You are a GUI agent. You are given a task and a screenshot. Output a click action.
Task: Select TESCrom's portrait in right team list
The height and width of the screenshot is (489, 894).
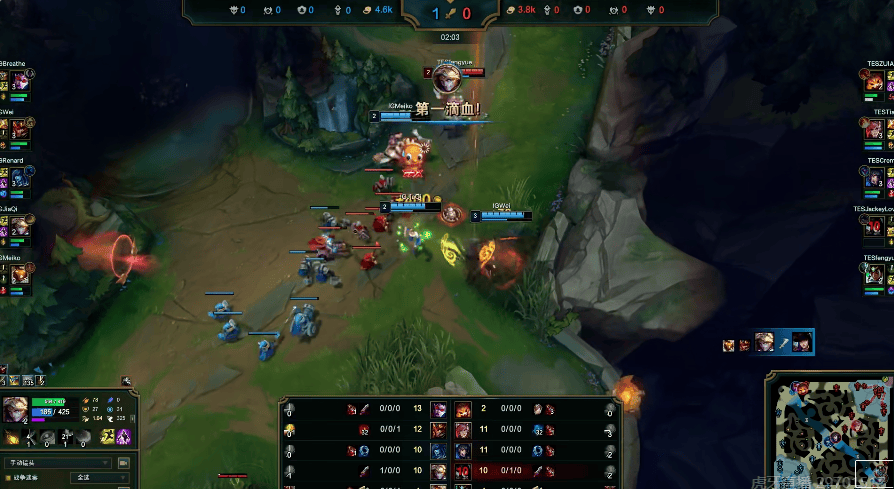(875, 177)
